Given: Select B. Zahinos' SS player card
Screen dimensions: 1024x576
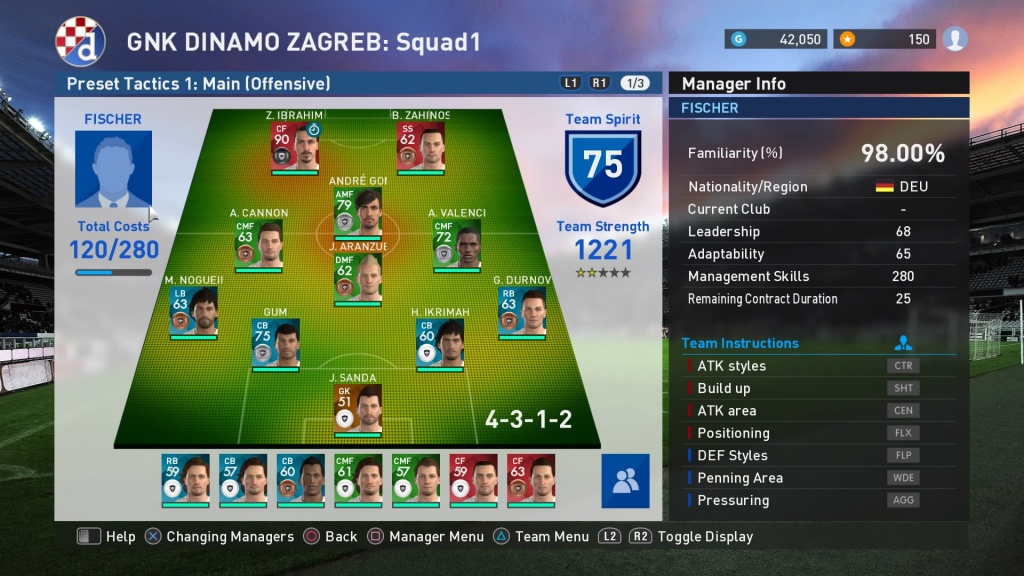Looking at the screenshot, I should (x=421, y=146).
